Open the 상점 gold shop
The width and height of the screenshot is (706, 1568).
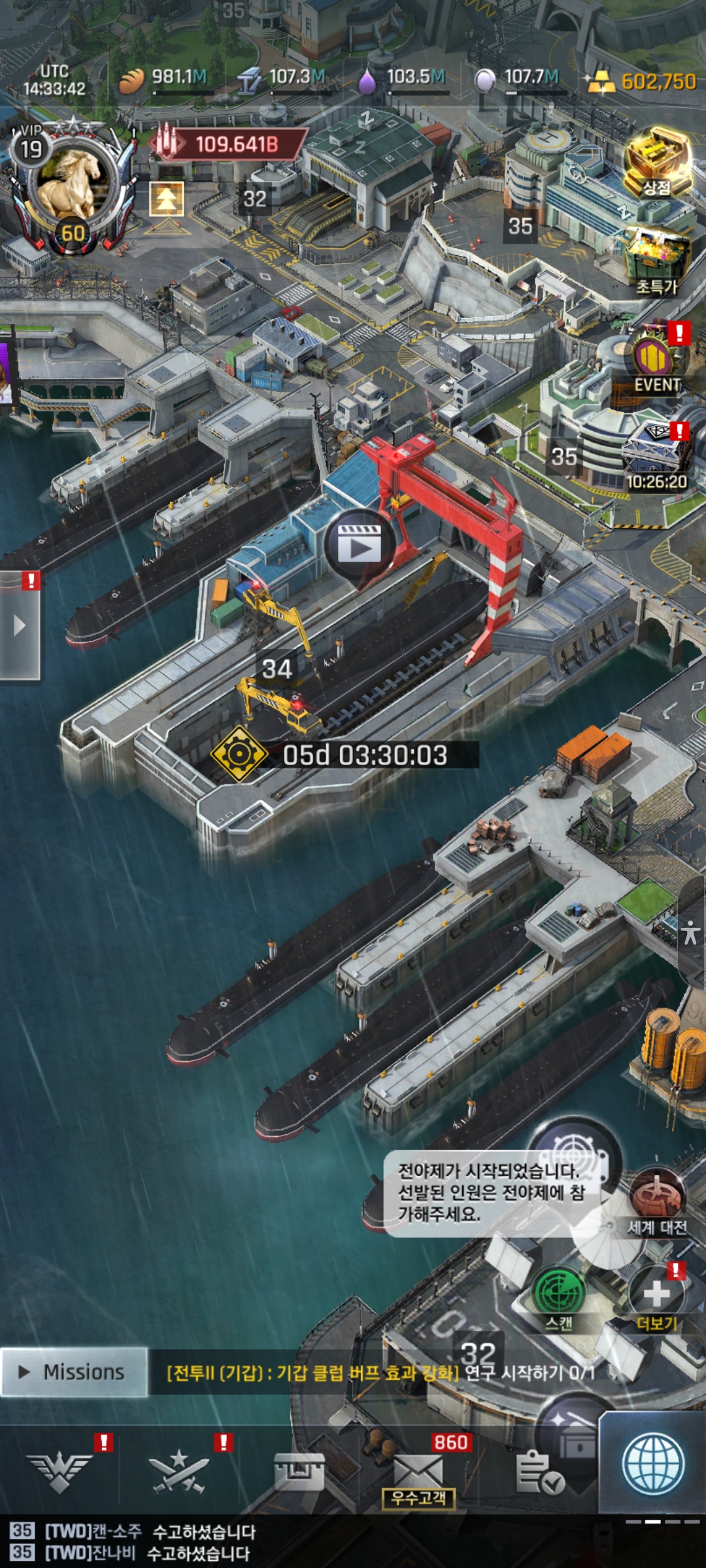pos(657,163)
